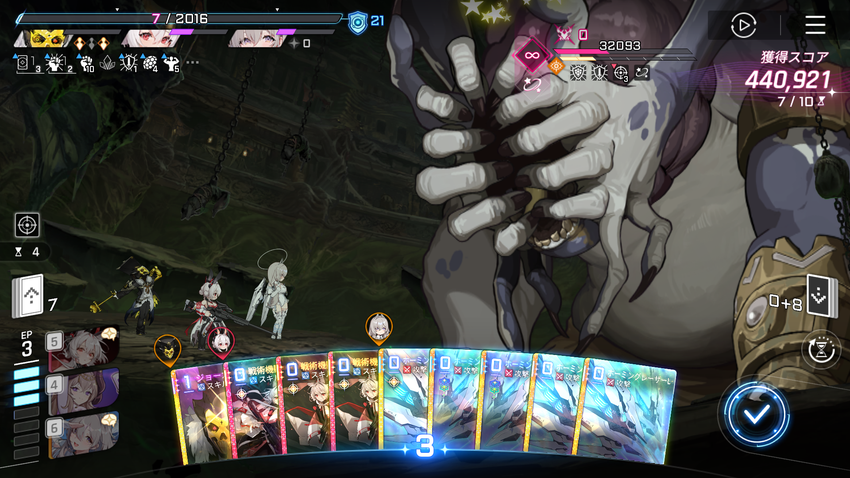The width and height of the screenshot is (850, 478).
Task: Inspect the clenched fist buff icon with 10 stacks
Action: point(84,64)
